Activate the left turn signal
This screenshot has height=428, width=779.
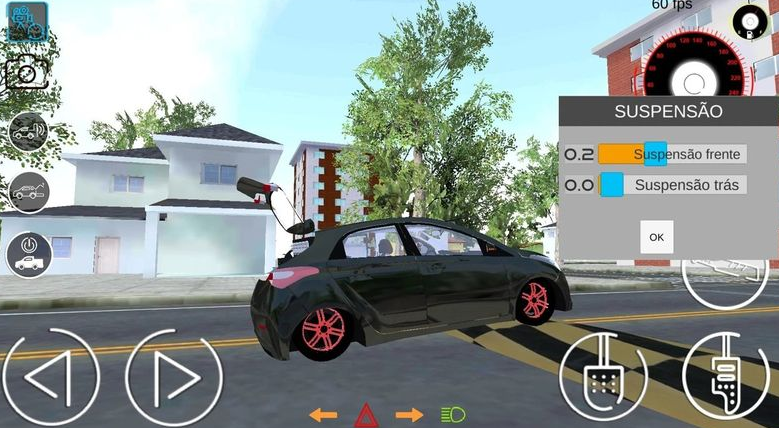tap(323, 414)
